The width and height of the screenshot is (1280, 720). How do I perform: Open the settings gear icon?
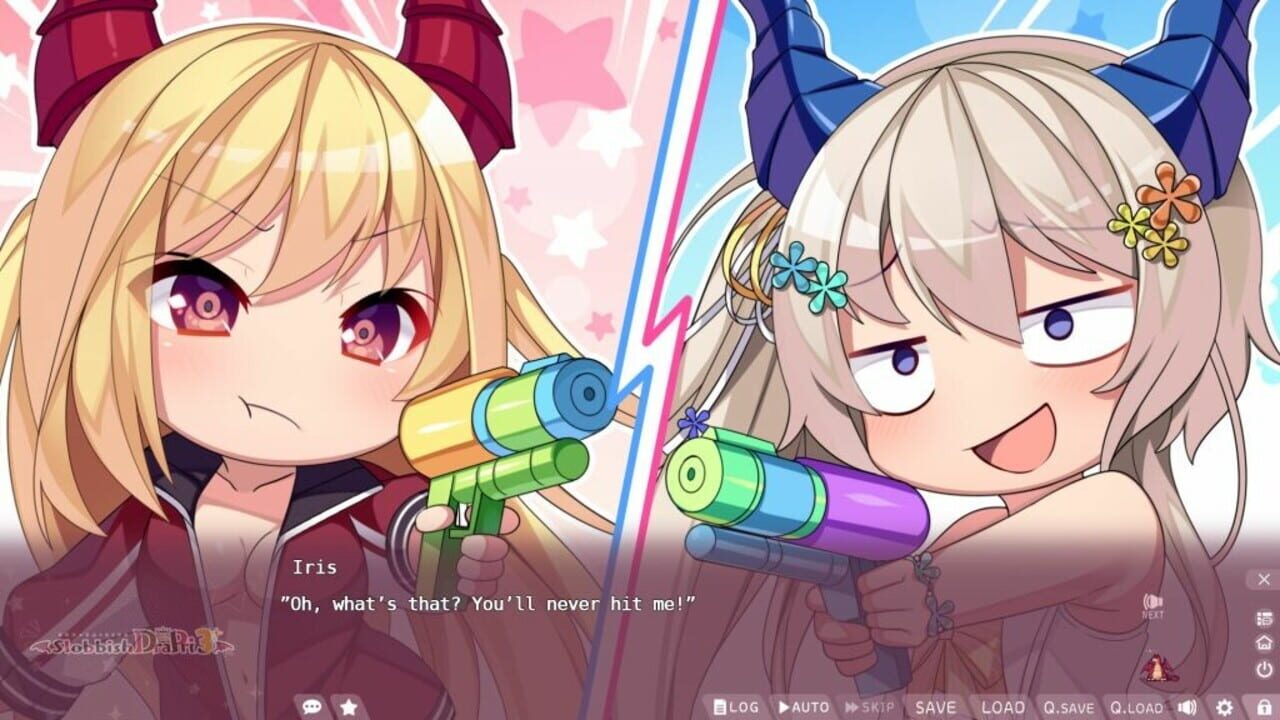(x=1225, y=706)
